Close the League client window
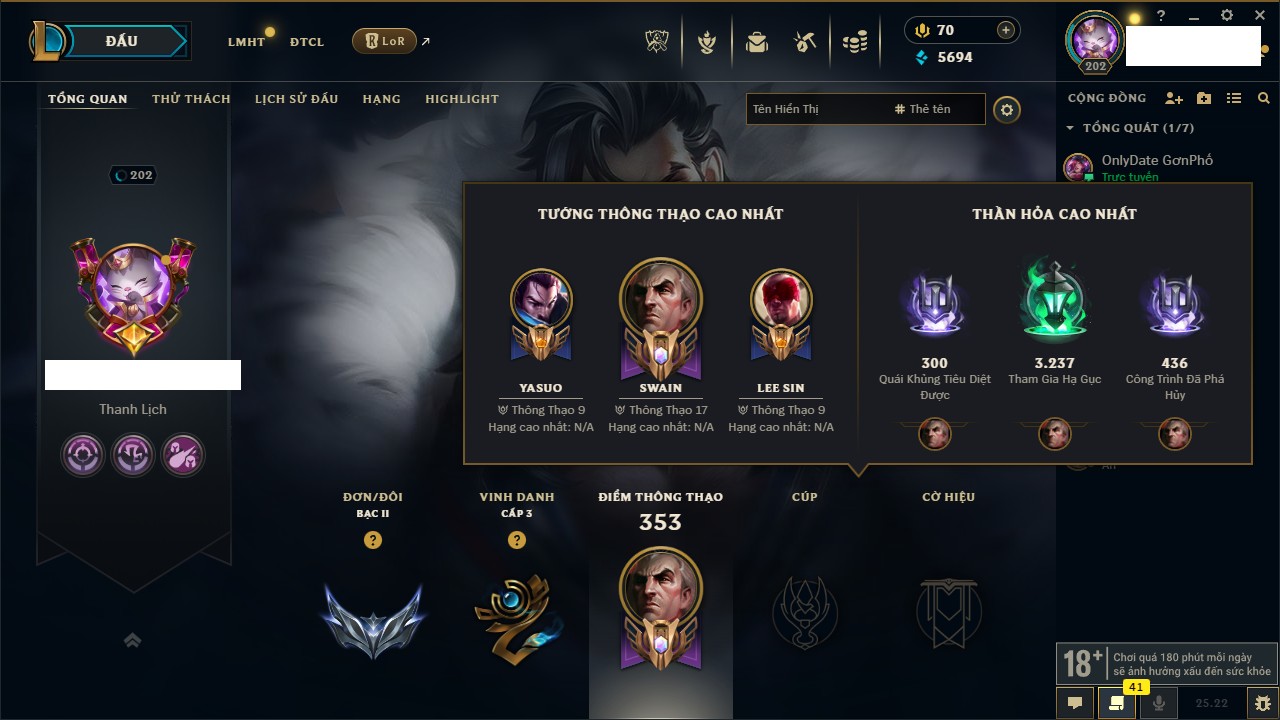 (x=1259, y=16)
